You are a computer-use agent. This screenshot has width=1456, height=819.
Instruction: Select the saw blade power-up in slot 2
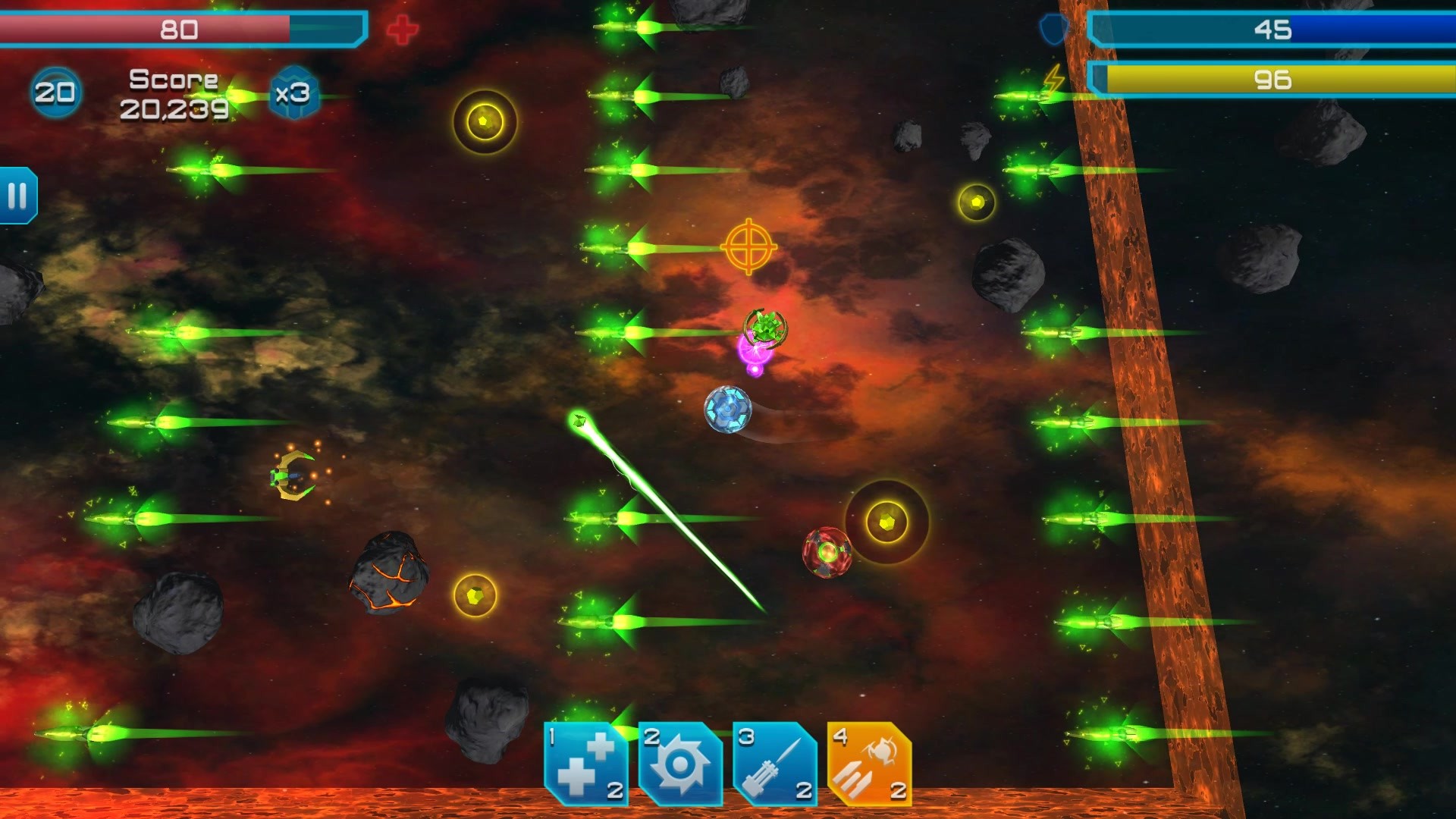point(680,762)
